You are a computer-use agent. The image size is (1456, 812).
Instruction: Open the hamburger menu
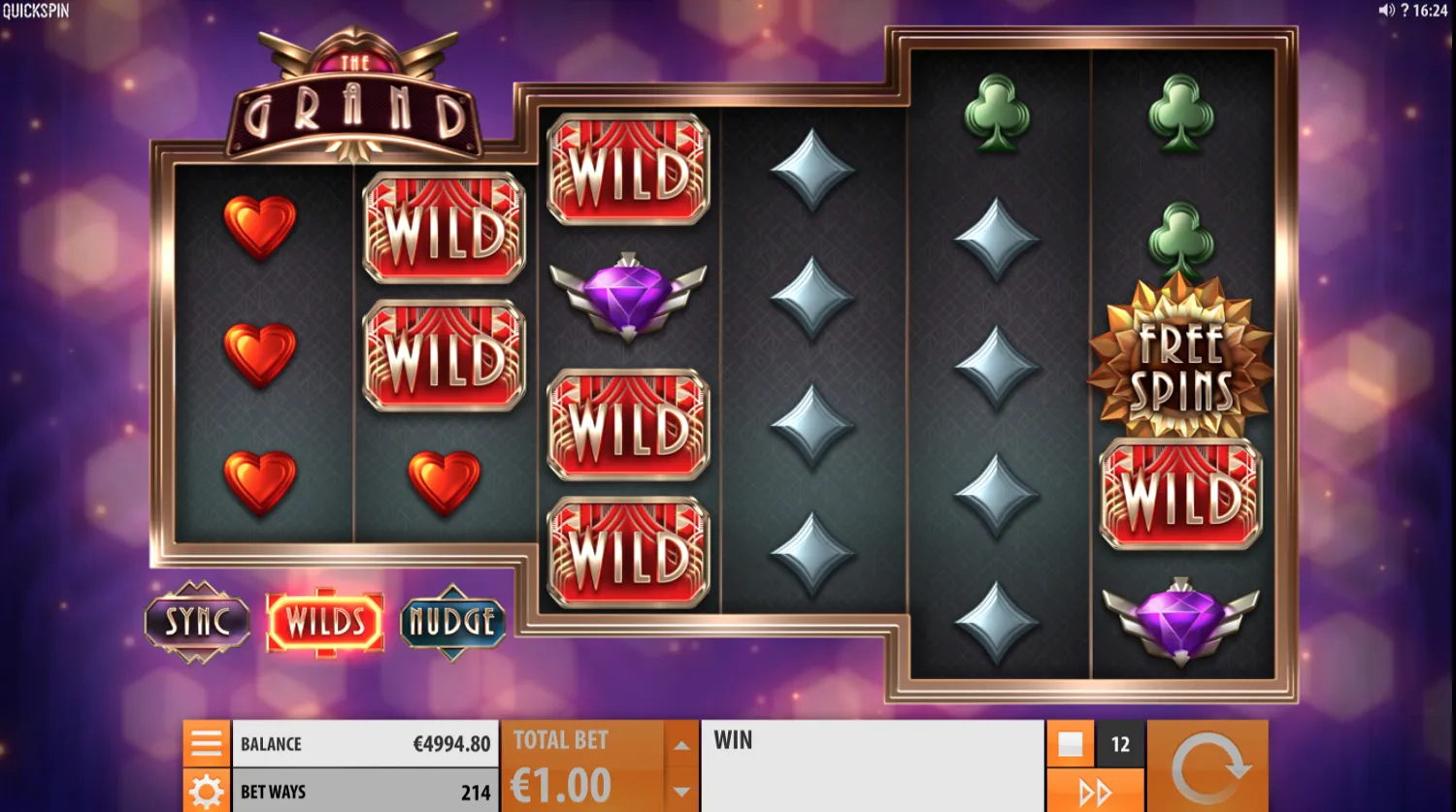(x=205, y=743)
